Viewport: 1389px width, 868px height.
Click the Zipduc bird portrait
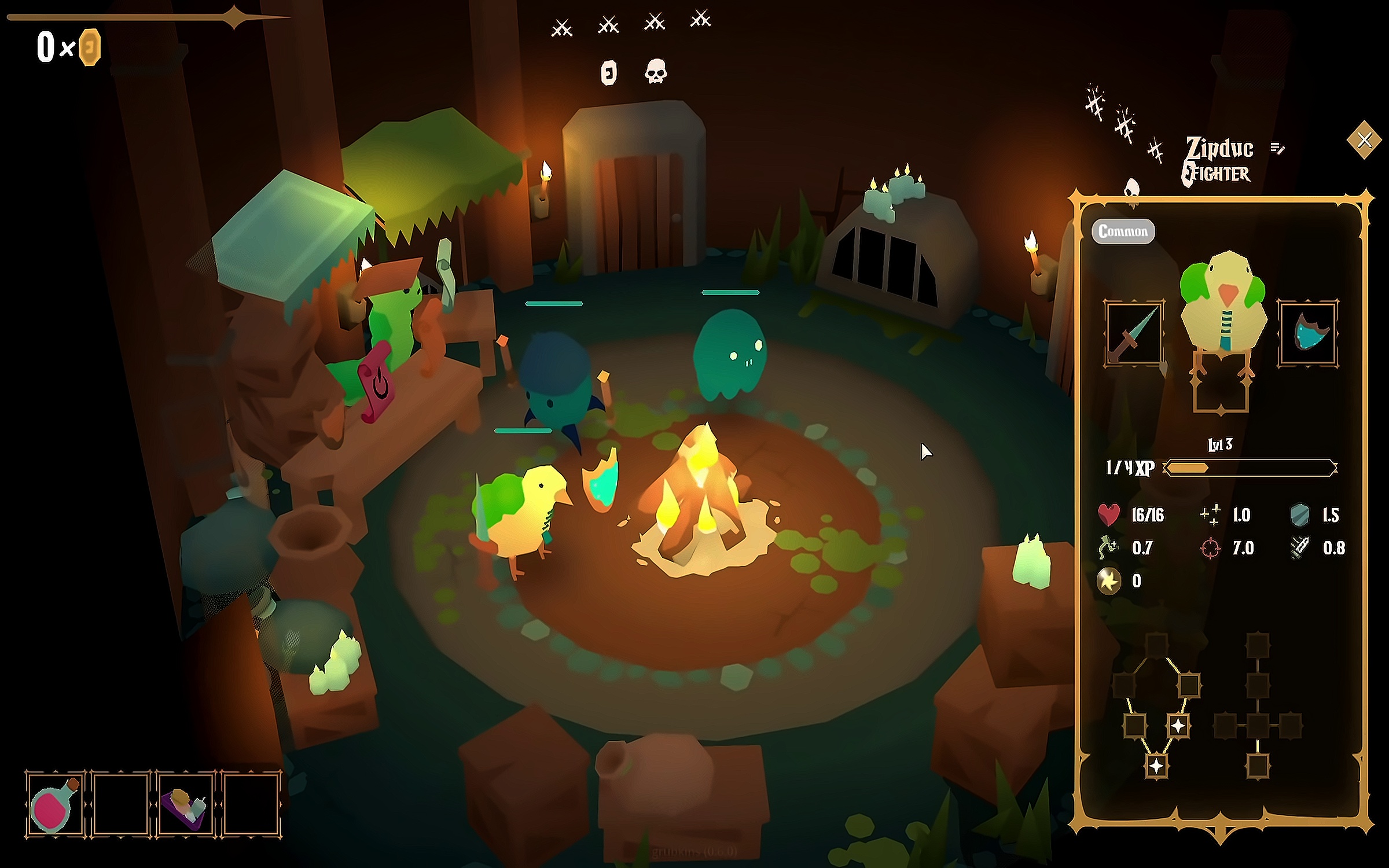pyautogui.click(x=1222, y=301)
